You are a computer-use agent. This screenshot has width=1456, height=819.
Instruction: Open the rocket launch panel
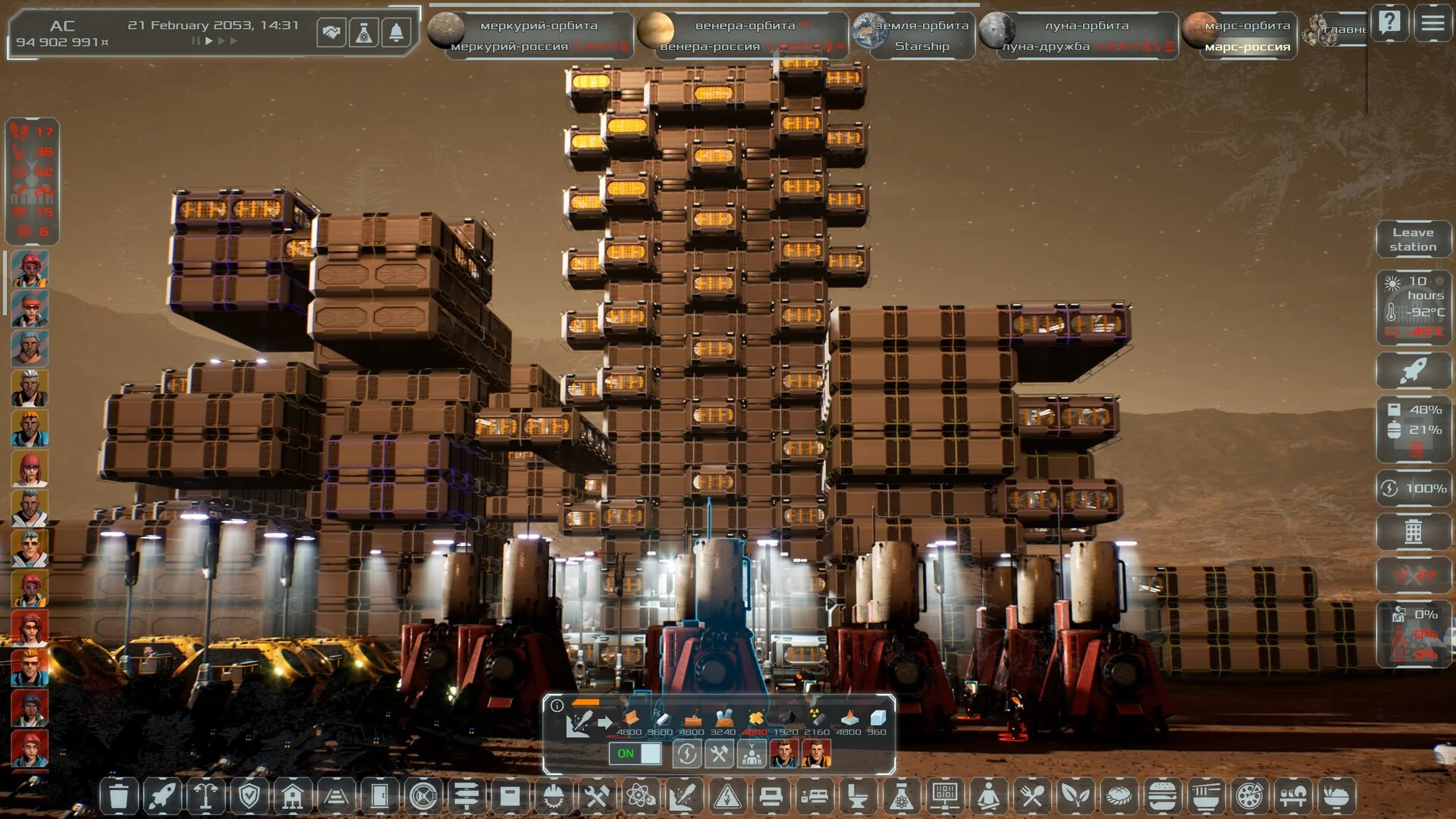(1413, 371)
